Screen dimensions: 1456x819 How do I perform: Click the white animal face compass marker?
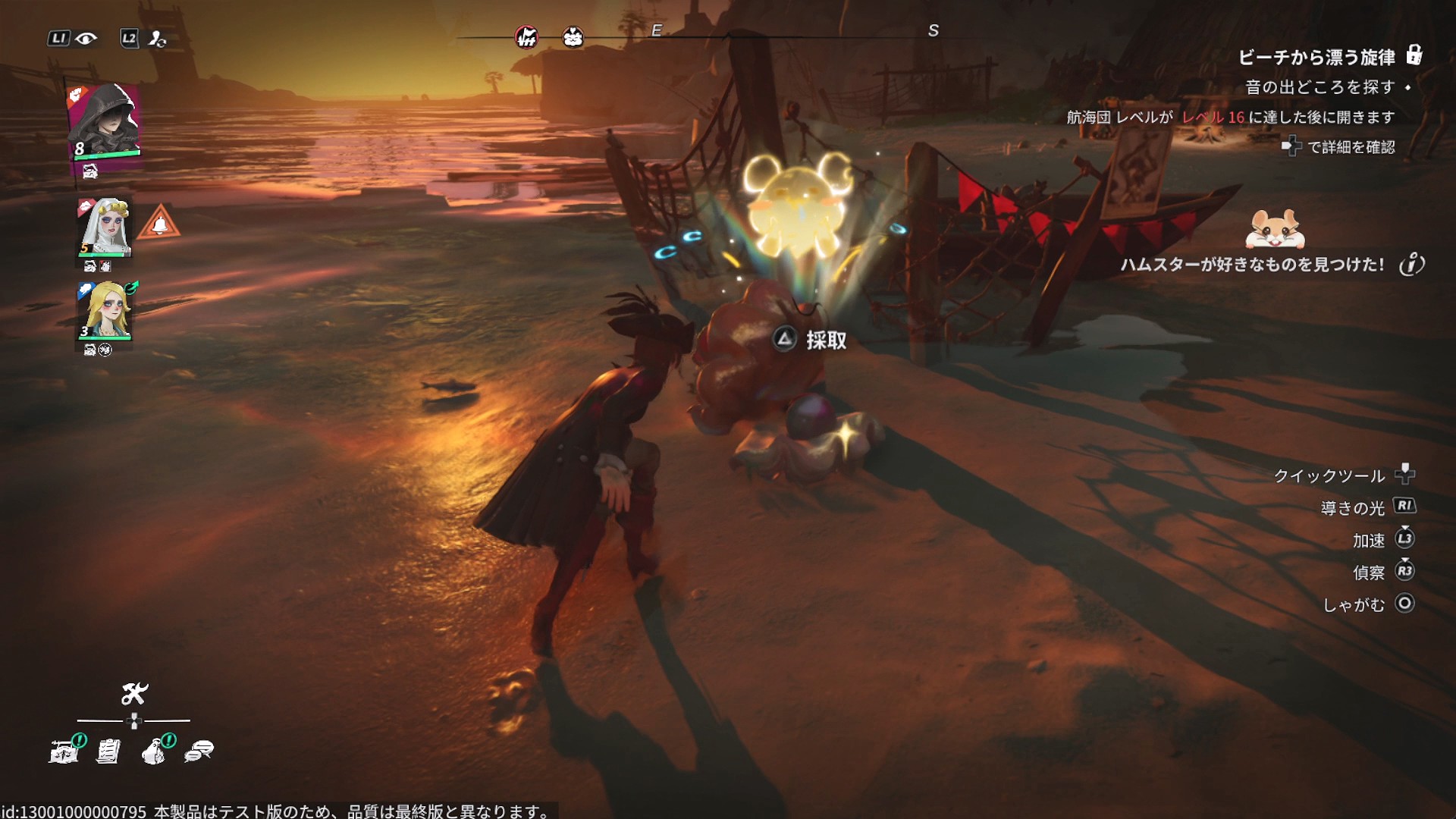(573, 36)
